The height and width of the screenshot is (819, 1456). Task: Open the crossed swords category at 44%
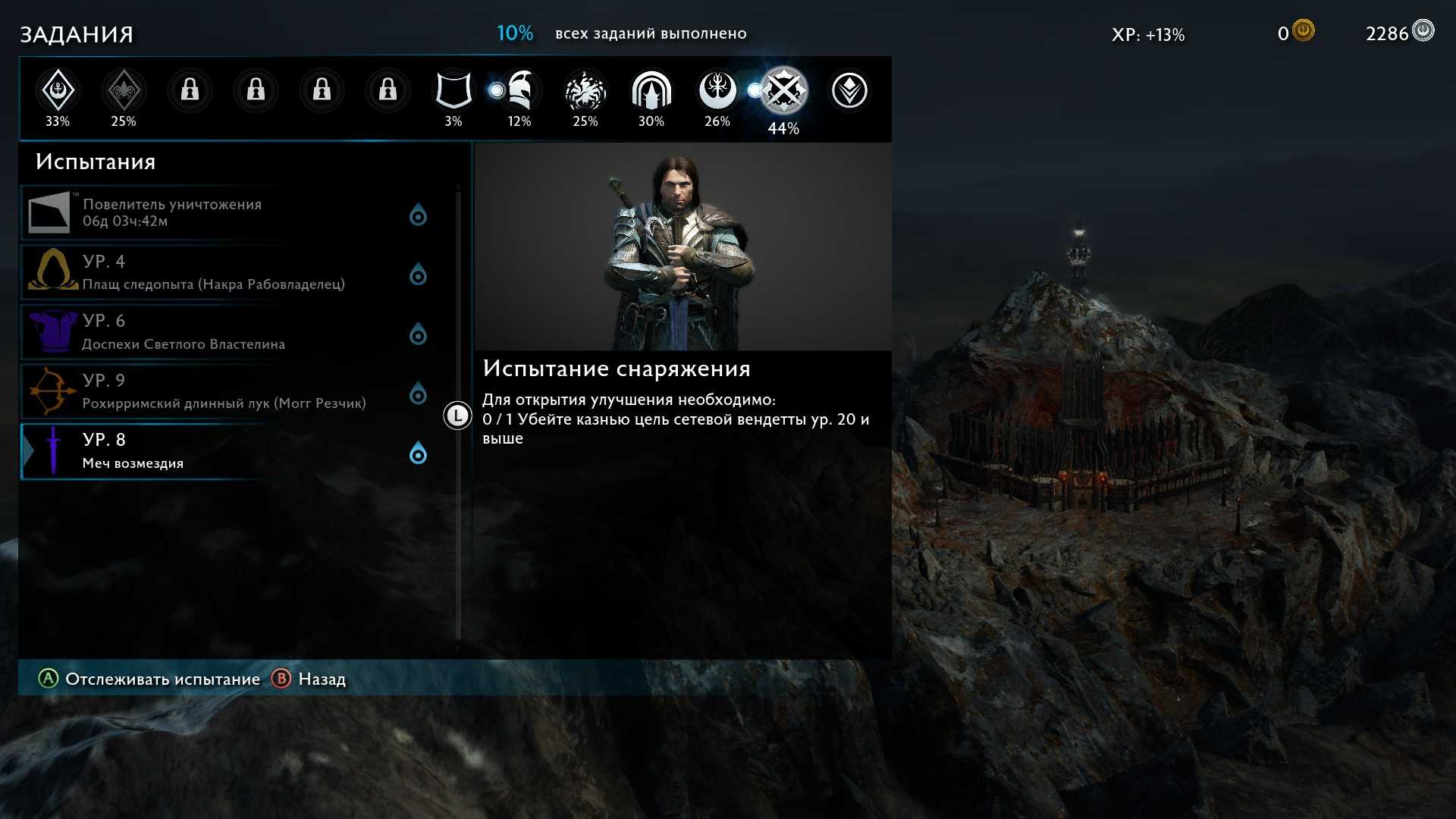pyautogui.click(x=783, y=92)
